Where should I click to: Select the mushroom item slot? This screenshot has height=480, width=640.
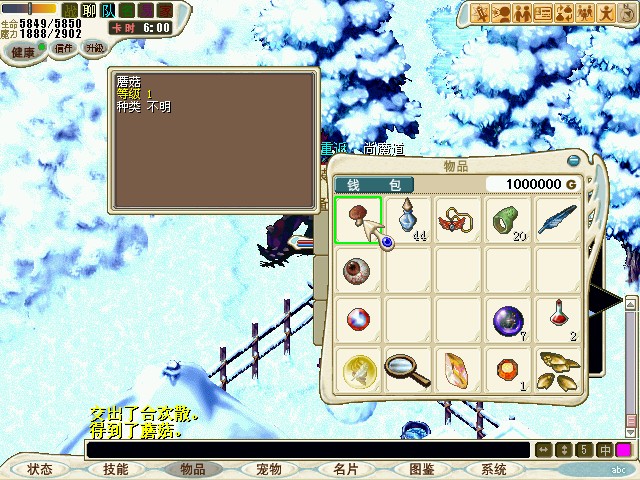[357, 219]
